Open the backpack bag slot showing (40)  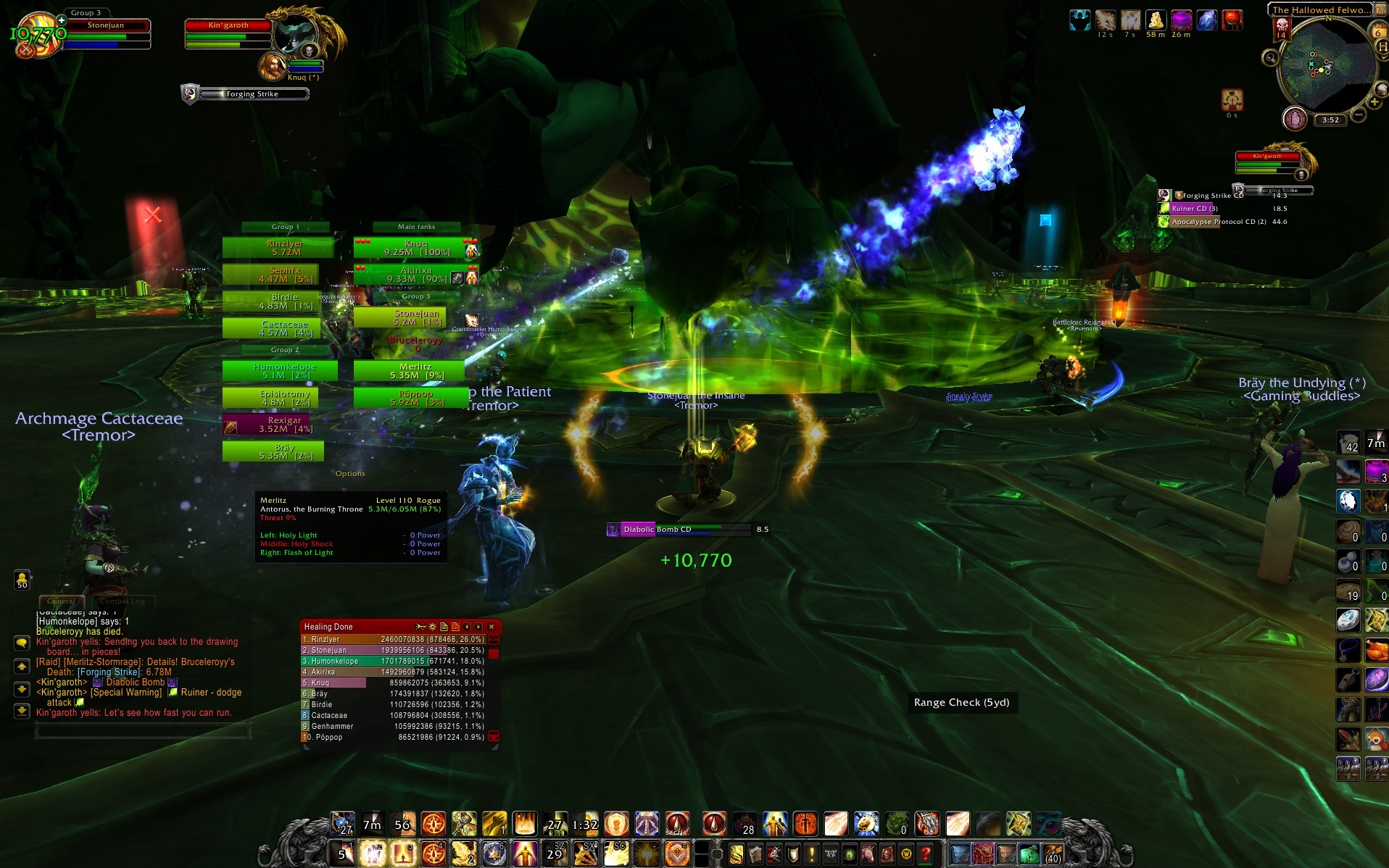[x=1053, y=855]
